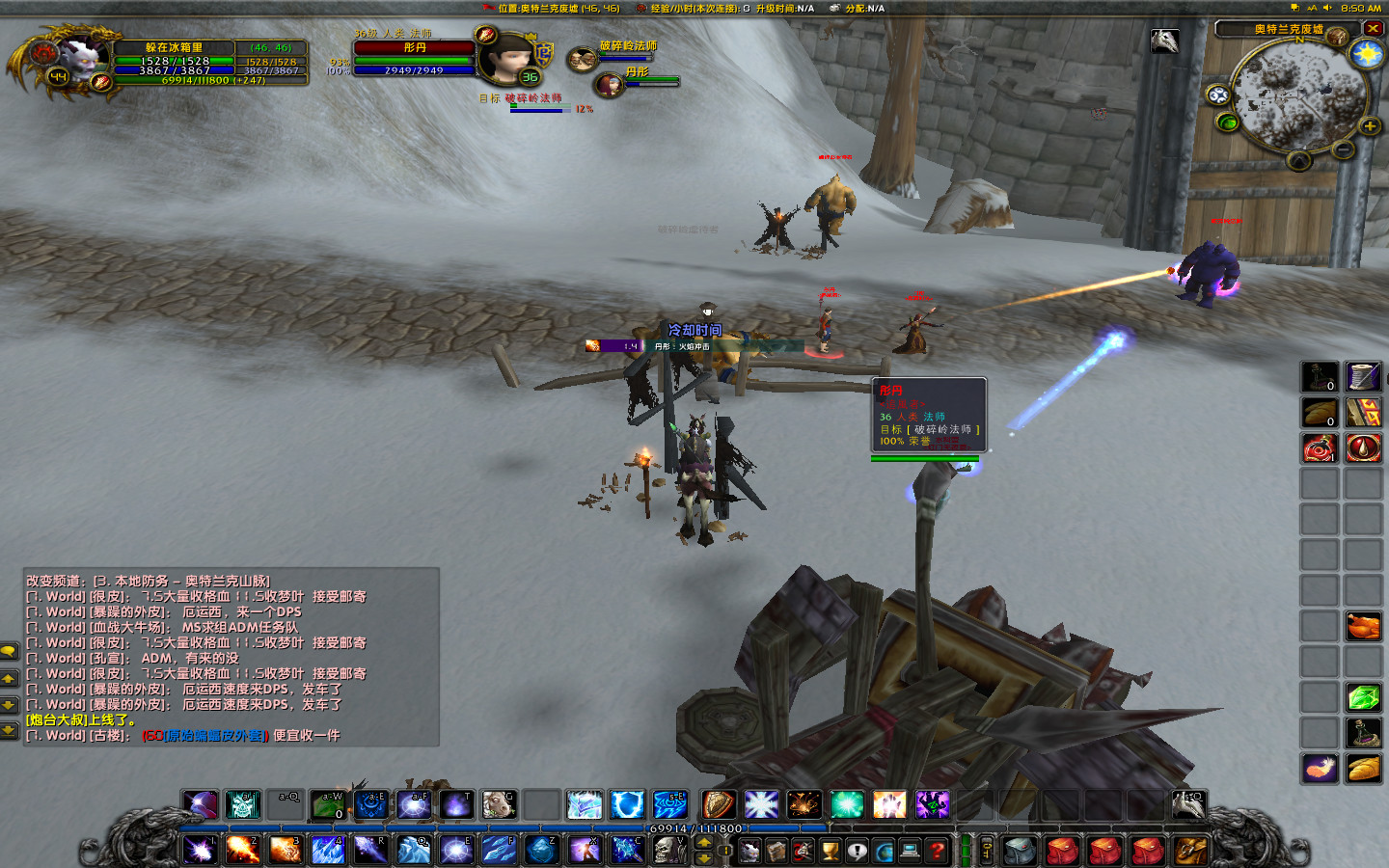The width and height of the screenshot is (1389, 868).
Task: Use the red potion on right action bar
Action: pyautogui.click(x=1319, y=447)
